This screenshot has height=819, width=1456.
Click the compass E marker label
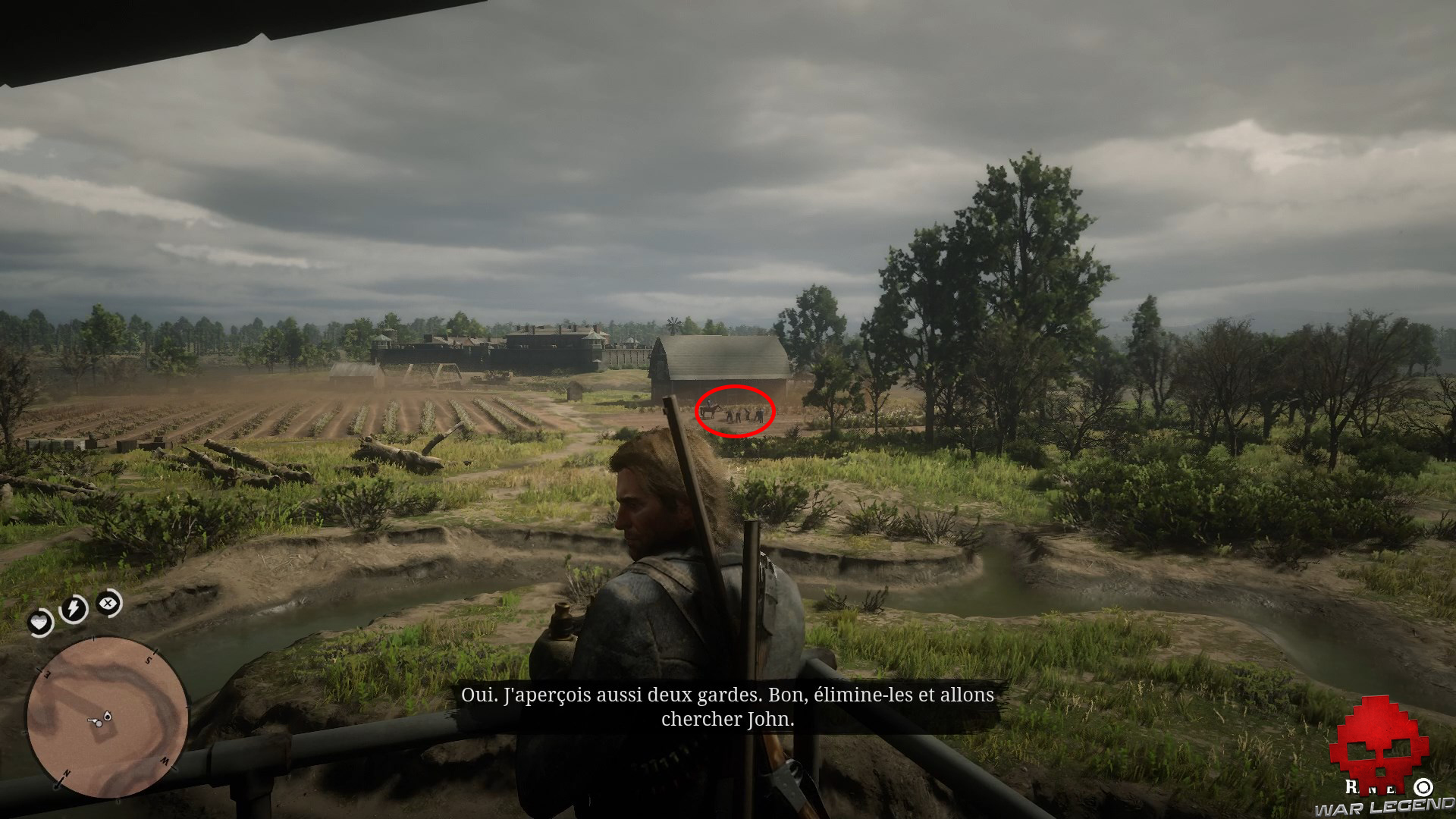(47, 673)
